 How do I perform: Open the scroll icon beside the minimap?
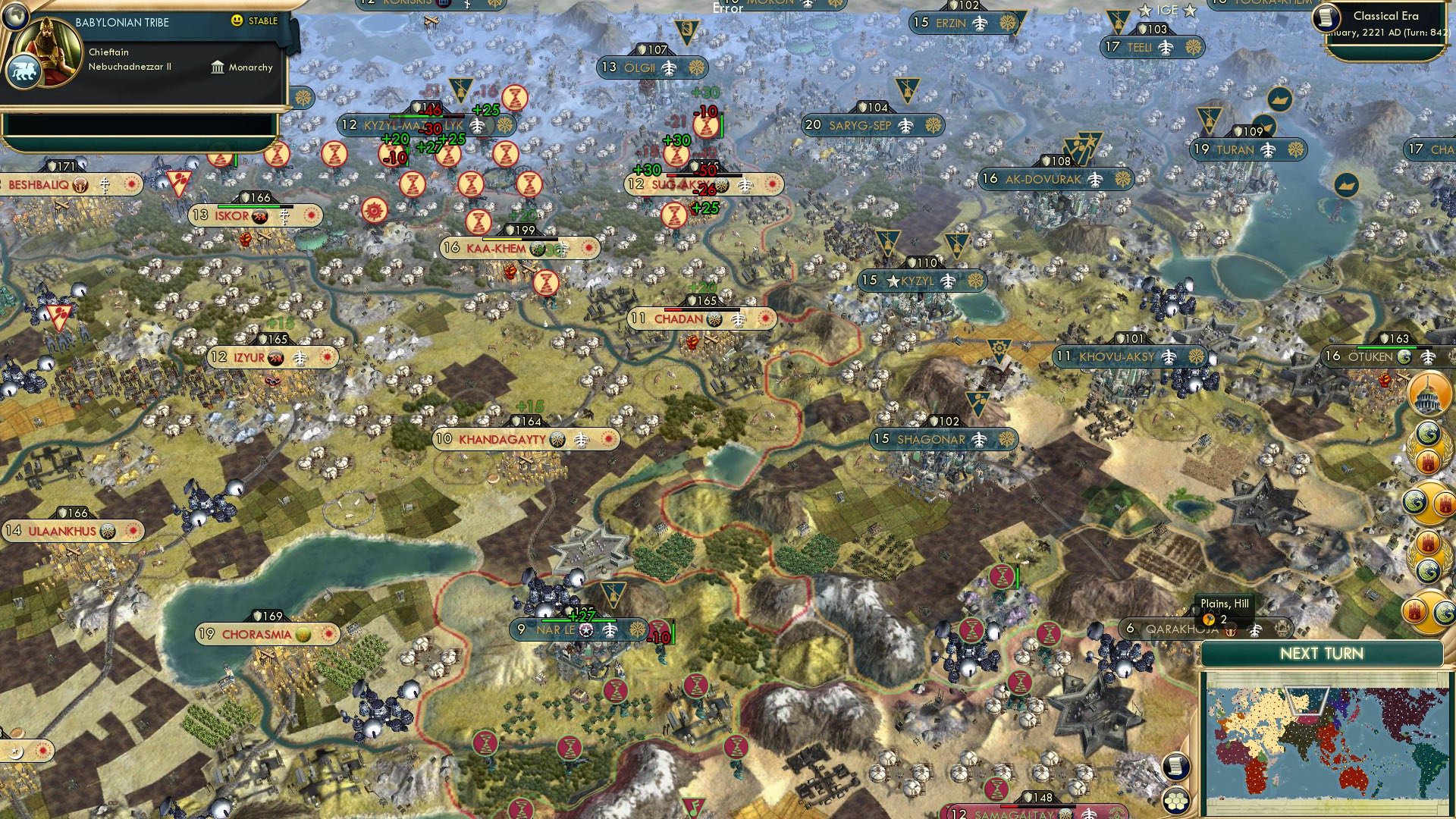(x=1175, y=767)
